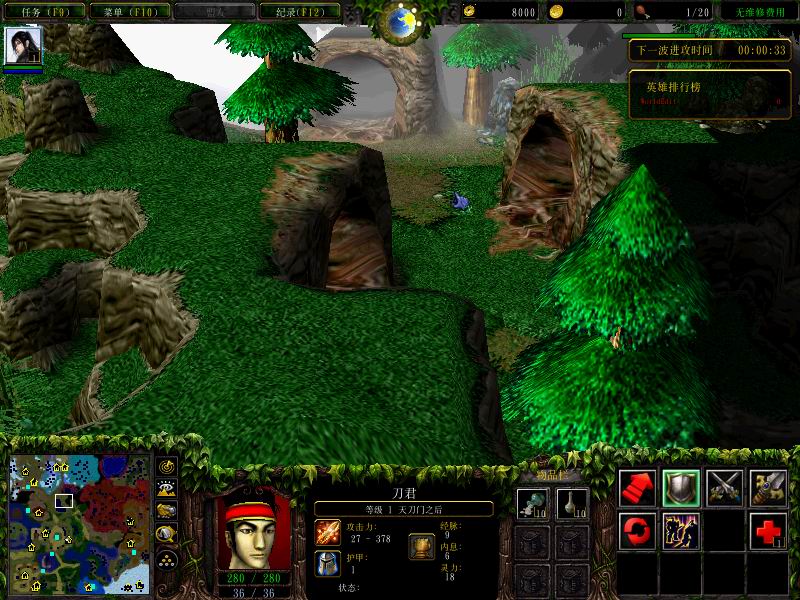Select the first potion item in inventory
The width and height of the screenshot is (800, 600).
pyautogui.click(x=531, y=504)
